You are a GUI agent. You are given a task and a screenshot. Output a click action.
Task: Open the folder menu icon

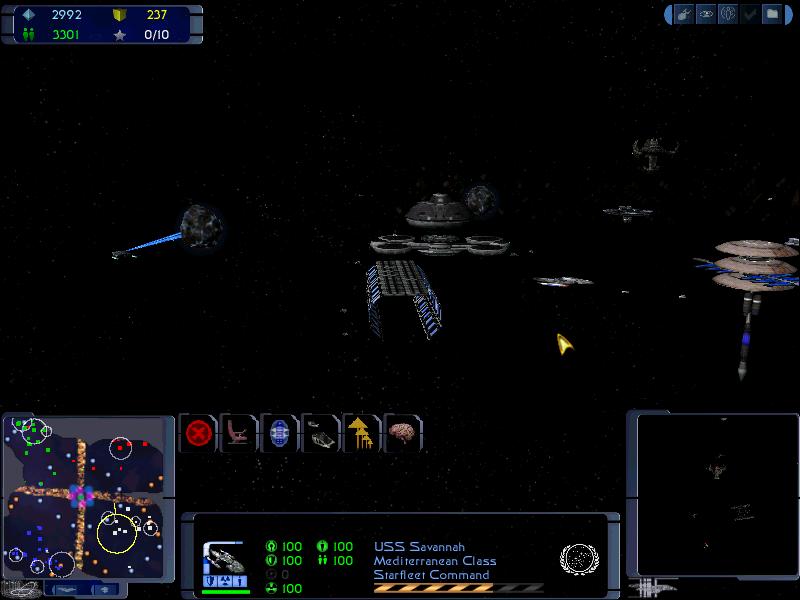[772, 14]
